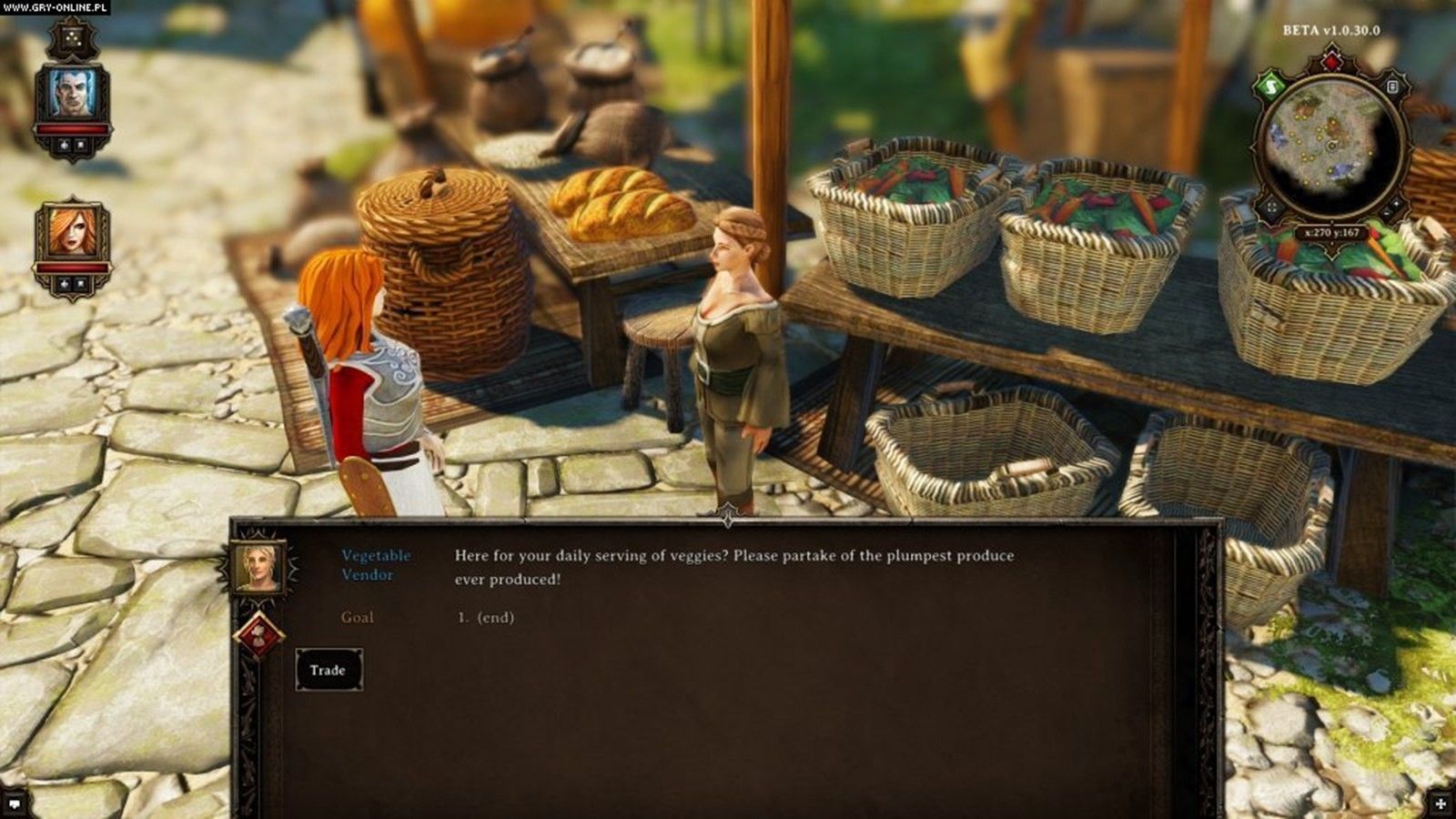
Task: Click the green S diamond on minimap
Action: pos(1270,87)
